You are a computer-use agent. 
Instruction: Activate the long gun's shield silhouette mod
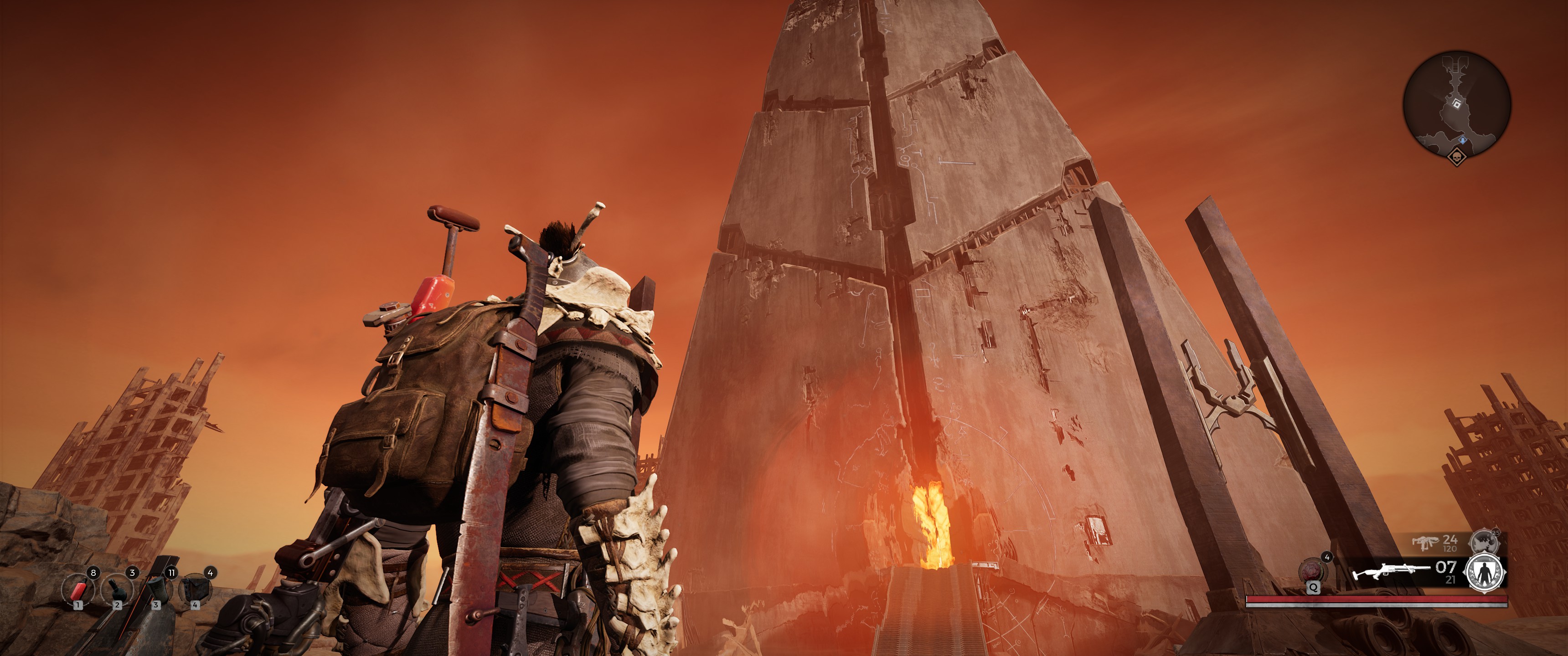1485,573
